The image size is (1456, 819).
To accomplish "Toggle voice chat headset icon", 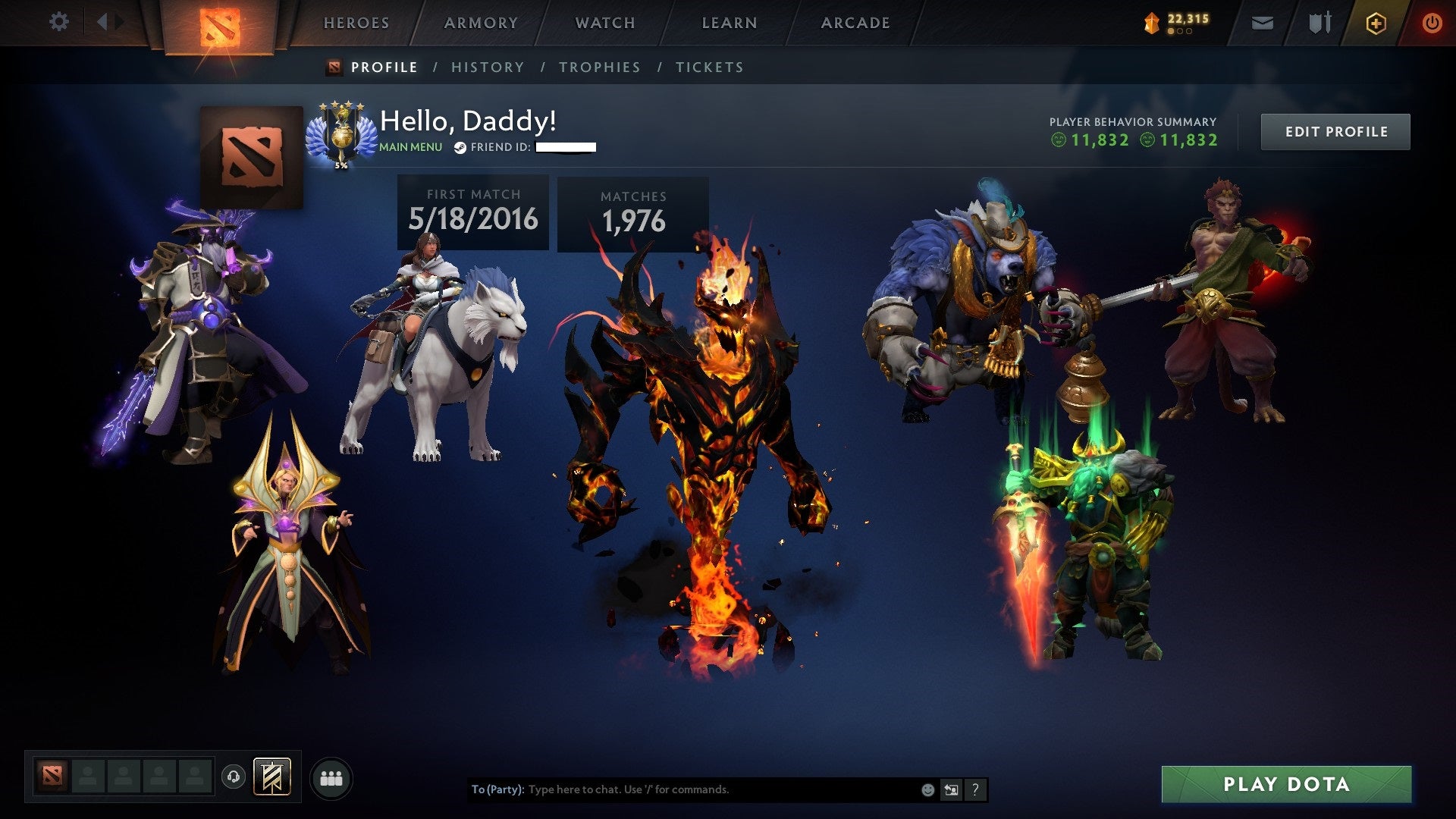I will [x=235, y=777].
